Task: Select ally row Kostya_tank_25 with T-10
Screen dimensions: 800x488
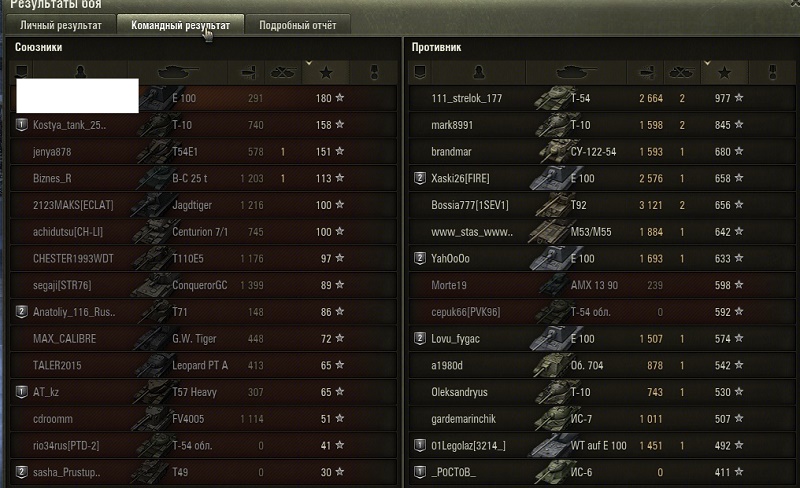Action: pyautogui.click(x=200, y=125)
